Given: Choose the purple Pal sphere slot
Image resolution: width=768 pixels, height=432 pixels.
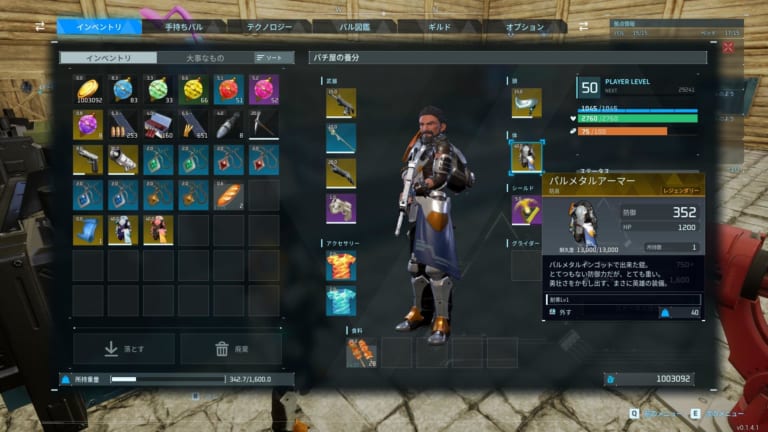Looking at the screenshot, I should coord(88,125).
